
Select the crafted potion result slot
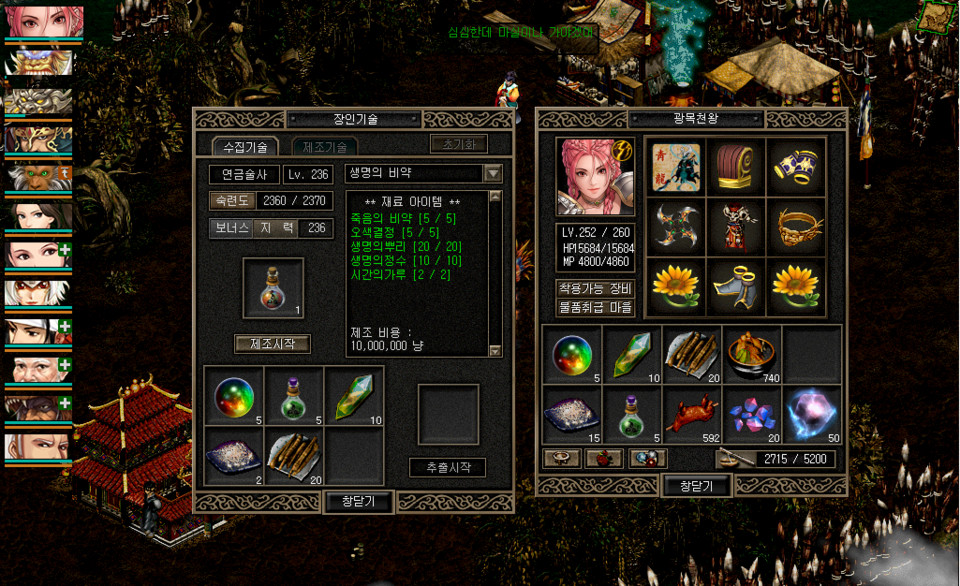tap(273, 289)
